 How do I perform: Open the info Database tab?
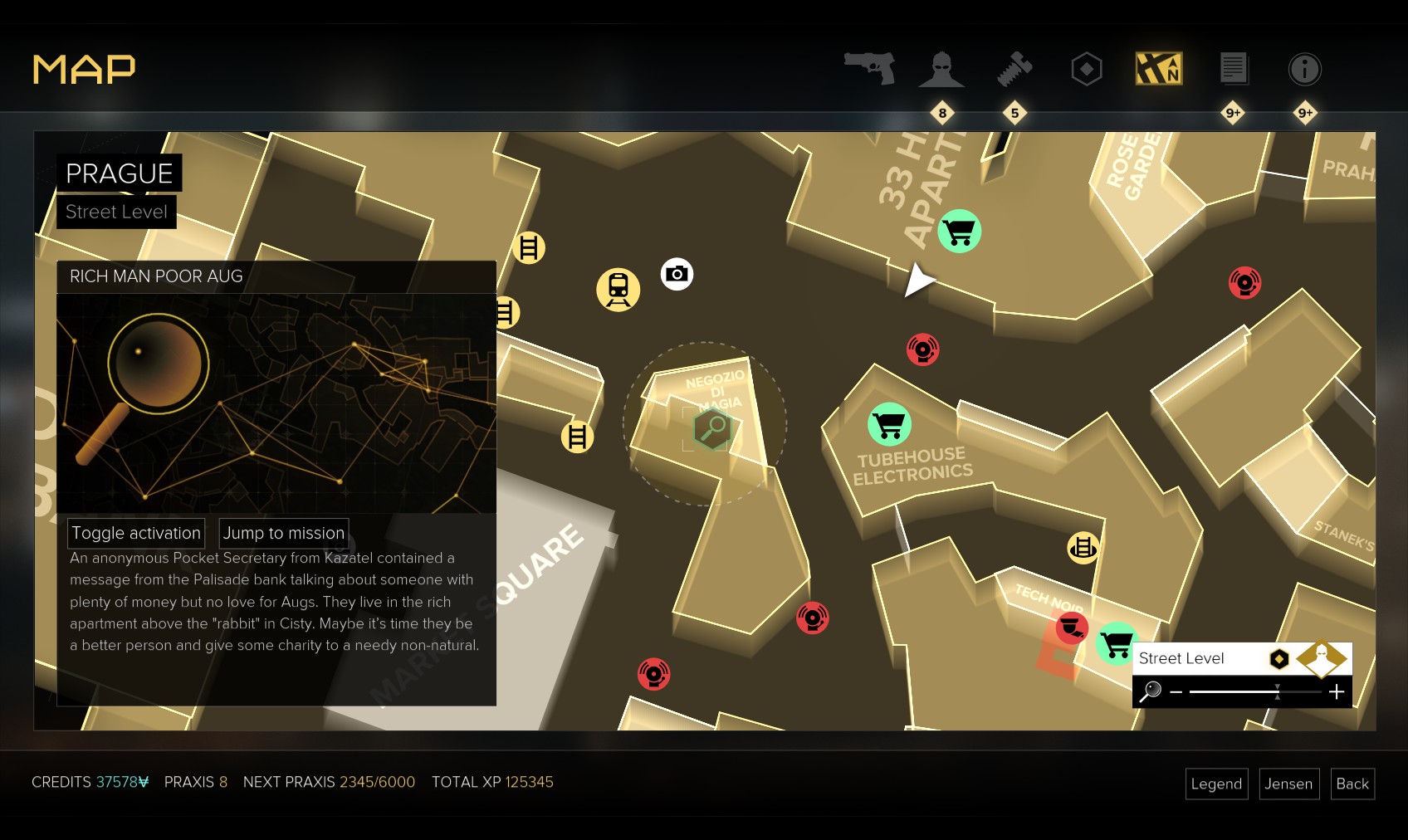[1304, 70]
